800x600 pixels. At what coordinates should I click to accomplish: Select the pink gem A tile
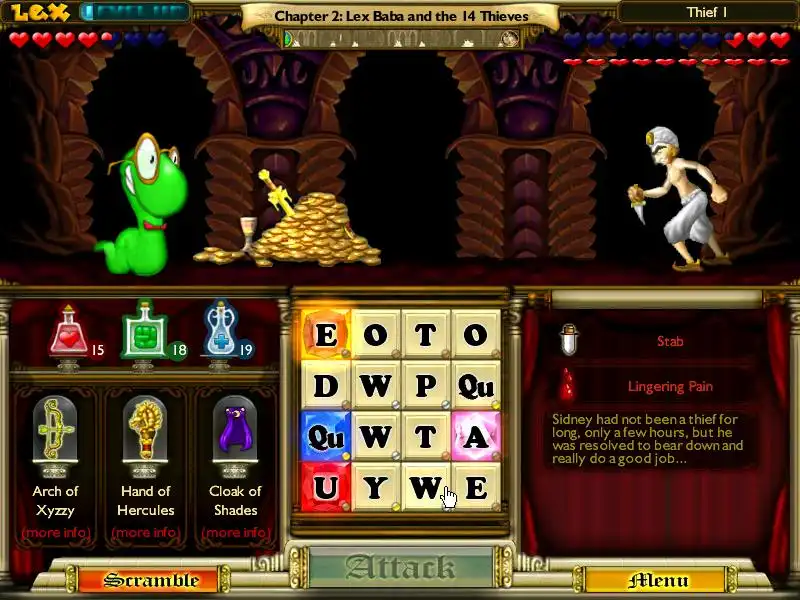click(475, 436)
